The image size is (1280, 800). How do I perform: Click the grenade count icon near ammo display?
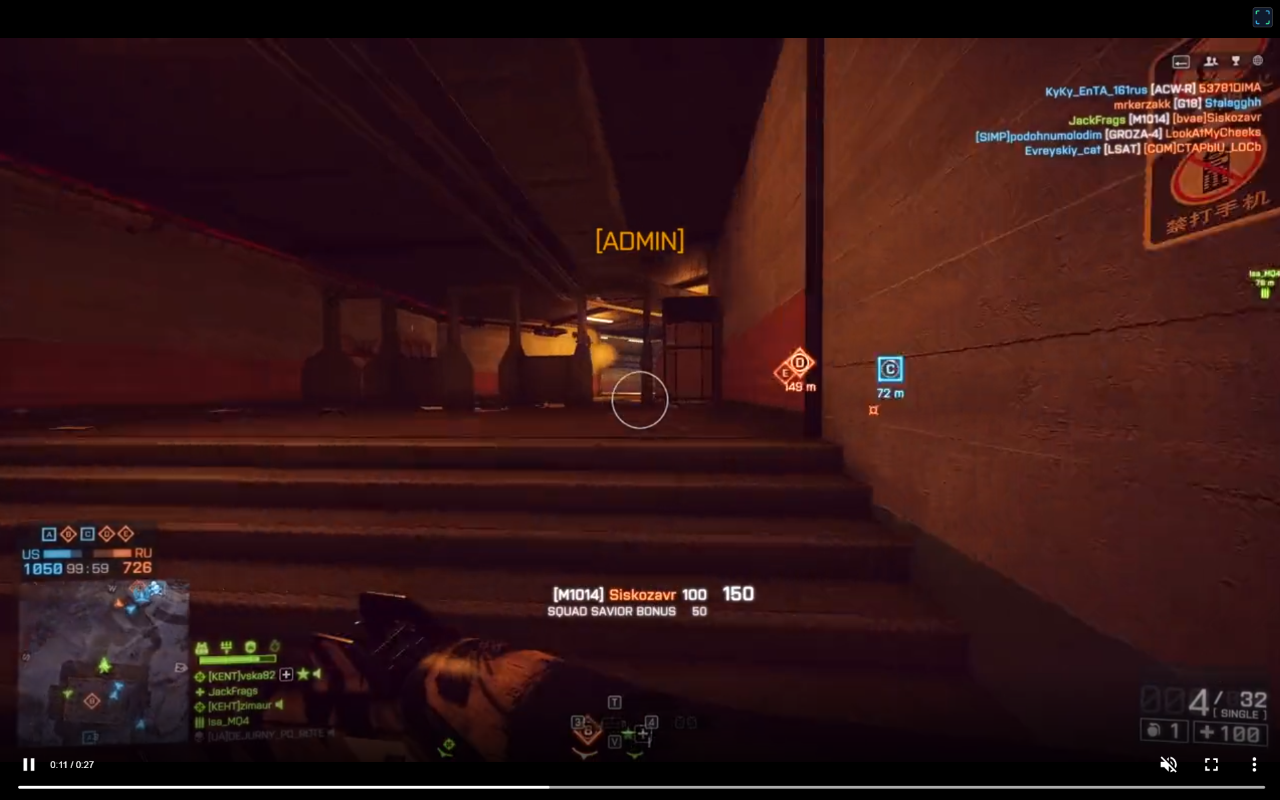click(x=1155, y=733)
